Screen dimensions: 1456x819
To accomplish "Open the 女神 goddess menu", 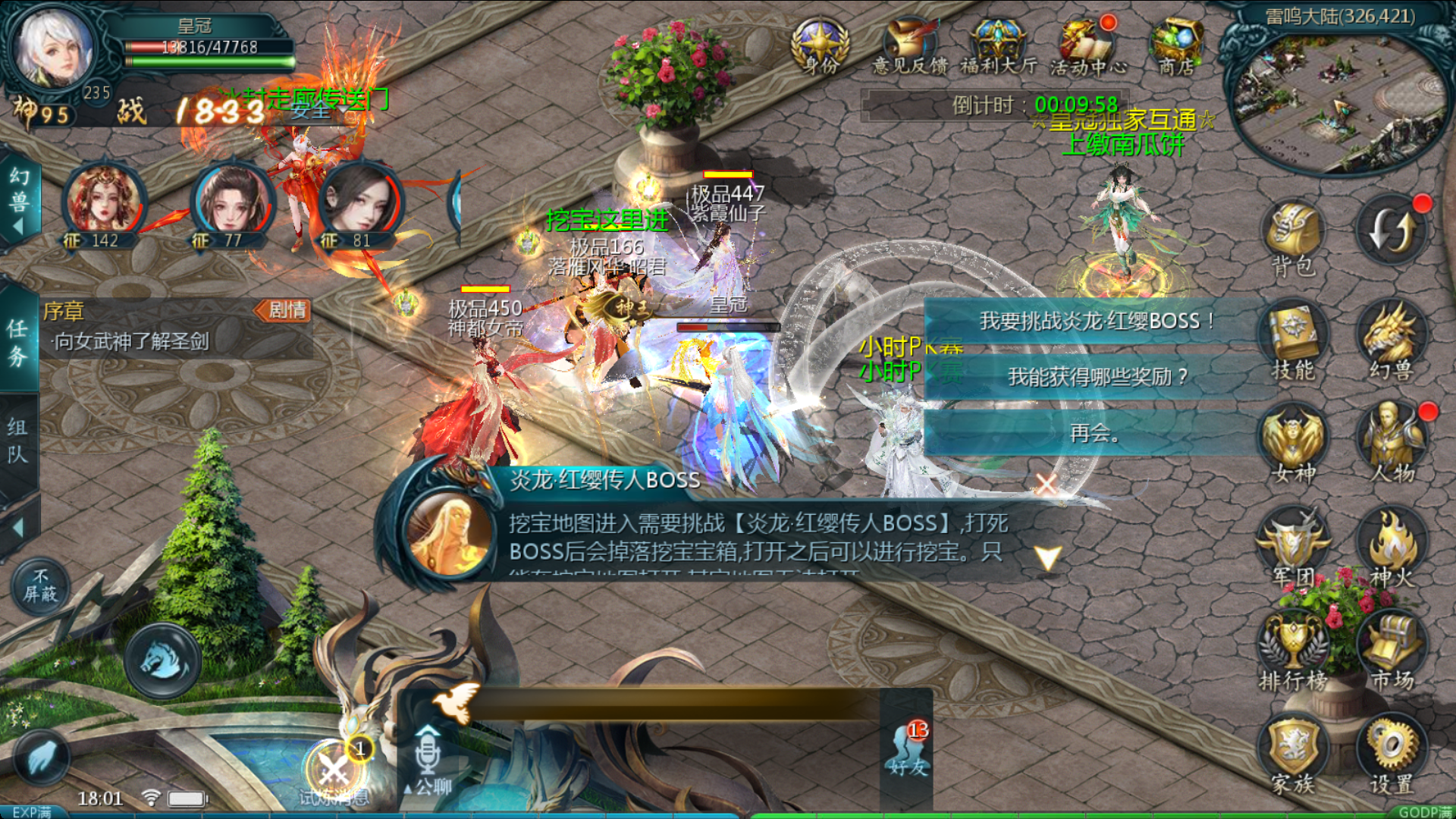I will (1293, 445).
